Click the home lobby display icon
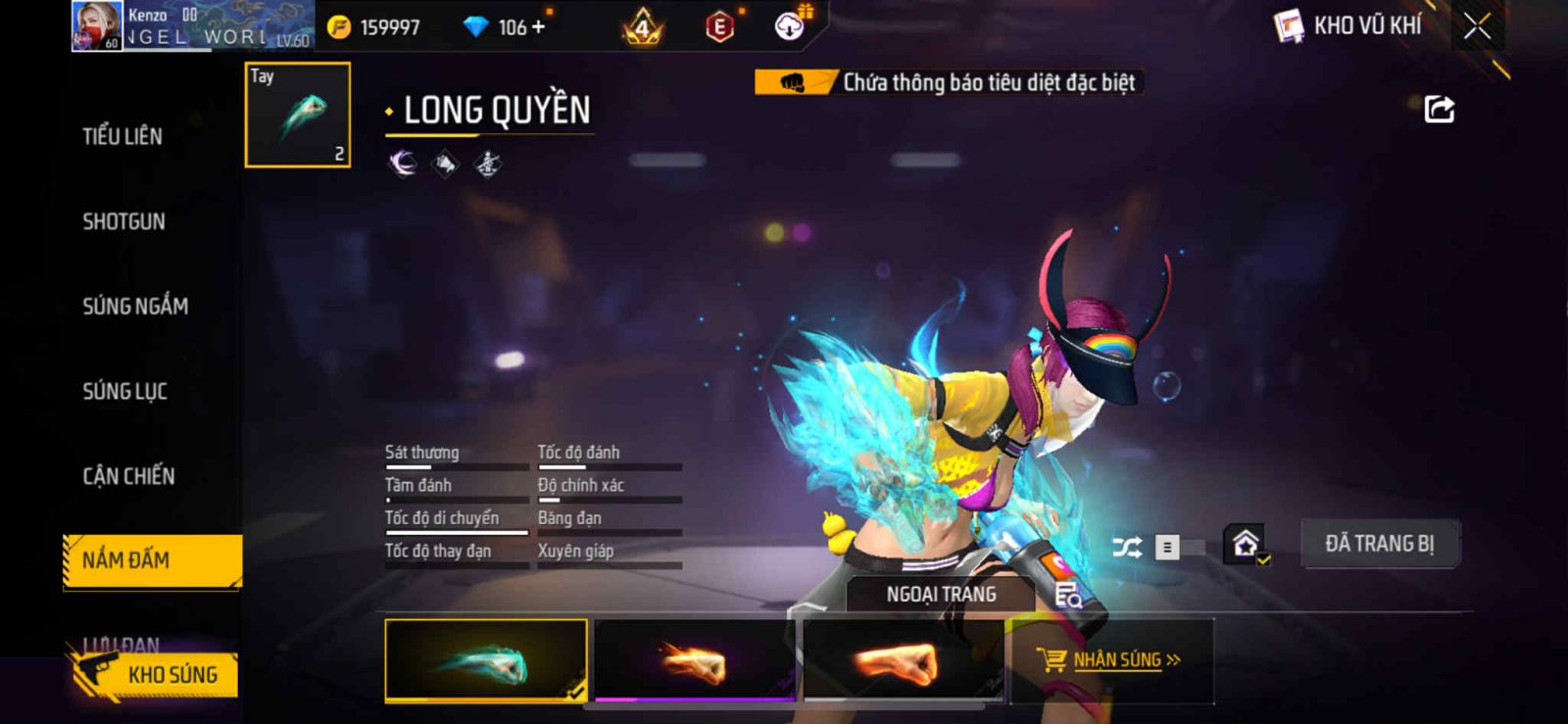Viewport: 1568px width, 724px height. click(1246, 544)
